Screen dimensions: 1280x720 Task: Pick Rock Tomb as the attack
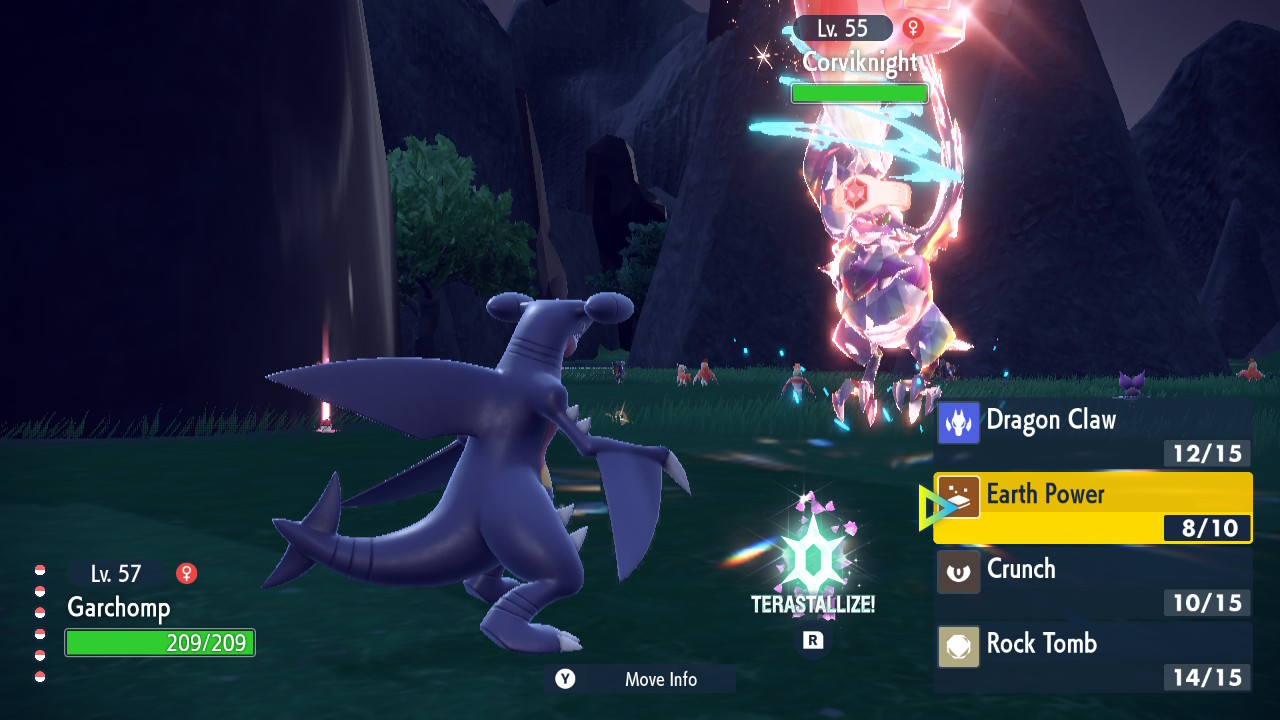click(x=1092, y=657)
